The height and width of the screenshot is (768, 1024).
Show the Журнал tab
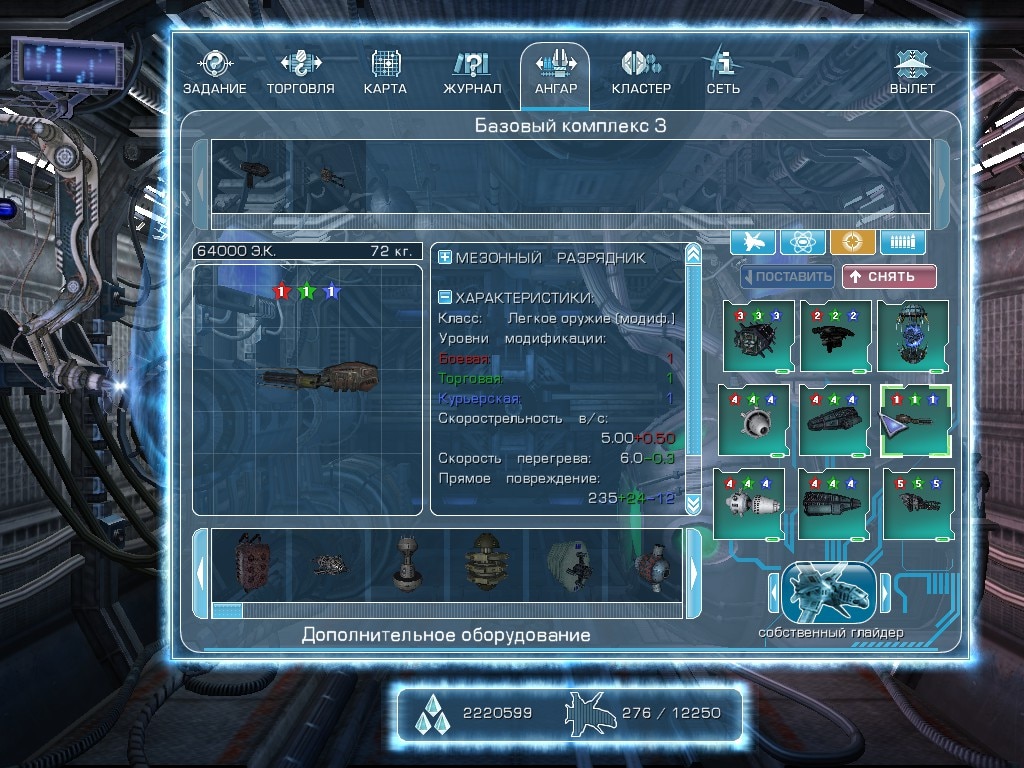click(472, 73)
